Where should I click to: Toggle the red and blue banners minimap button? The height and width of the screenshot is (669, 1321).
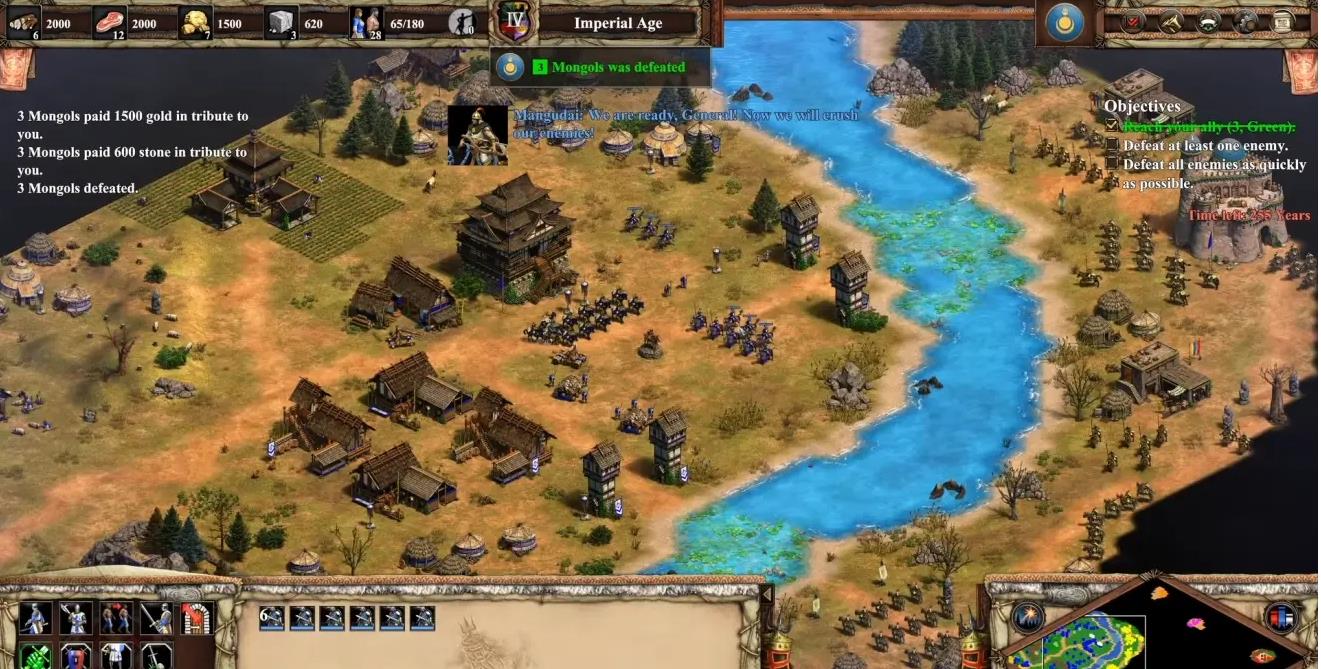click(x=1281, y=617)
